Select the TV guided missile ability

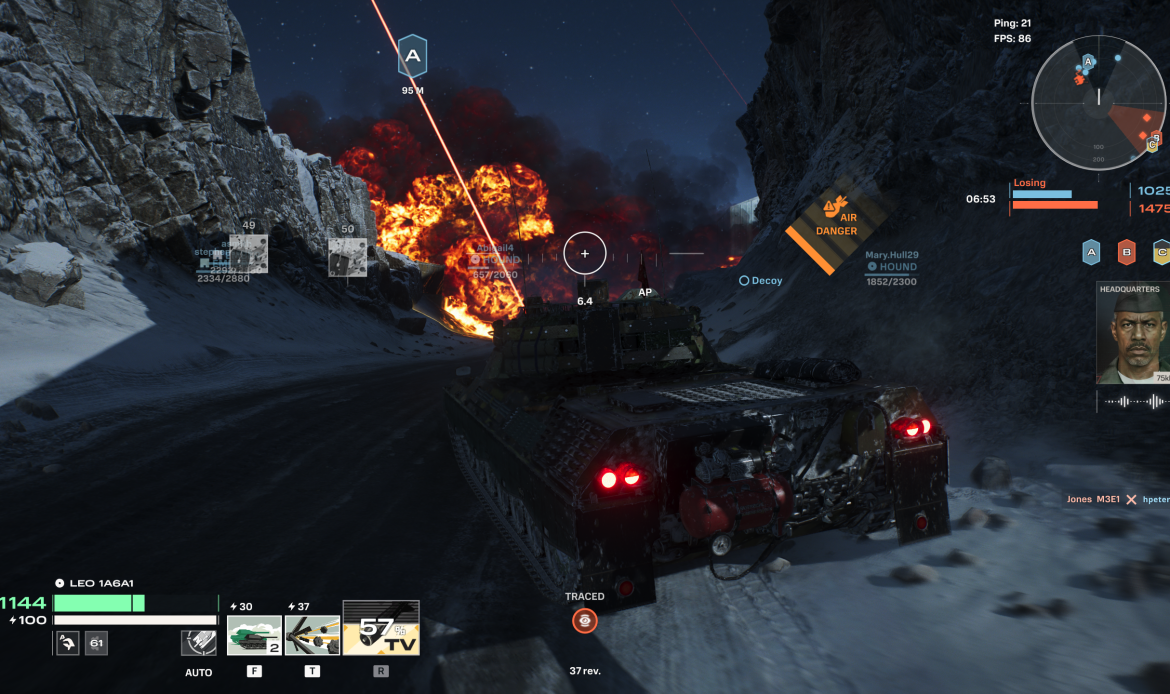pyautogui.click(x=381, y=628)
